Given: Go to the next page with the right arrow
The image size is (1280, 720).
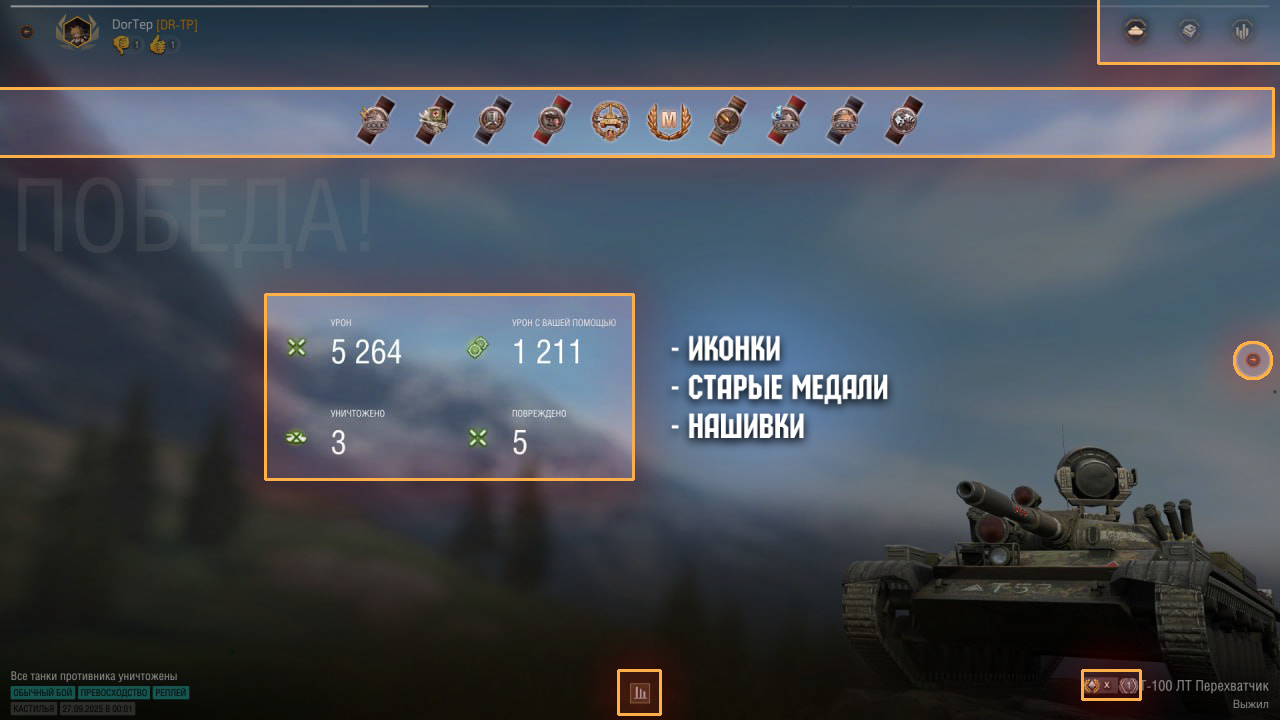Looking at the screenshot, I should click(x=1253, y=360).
